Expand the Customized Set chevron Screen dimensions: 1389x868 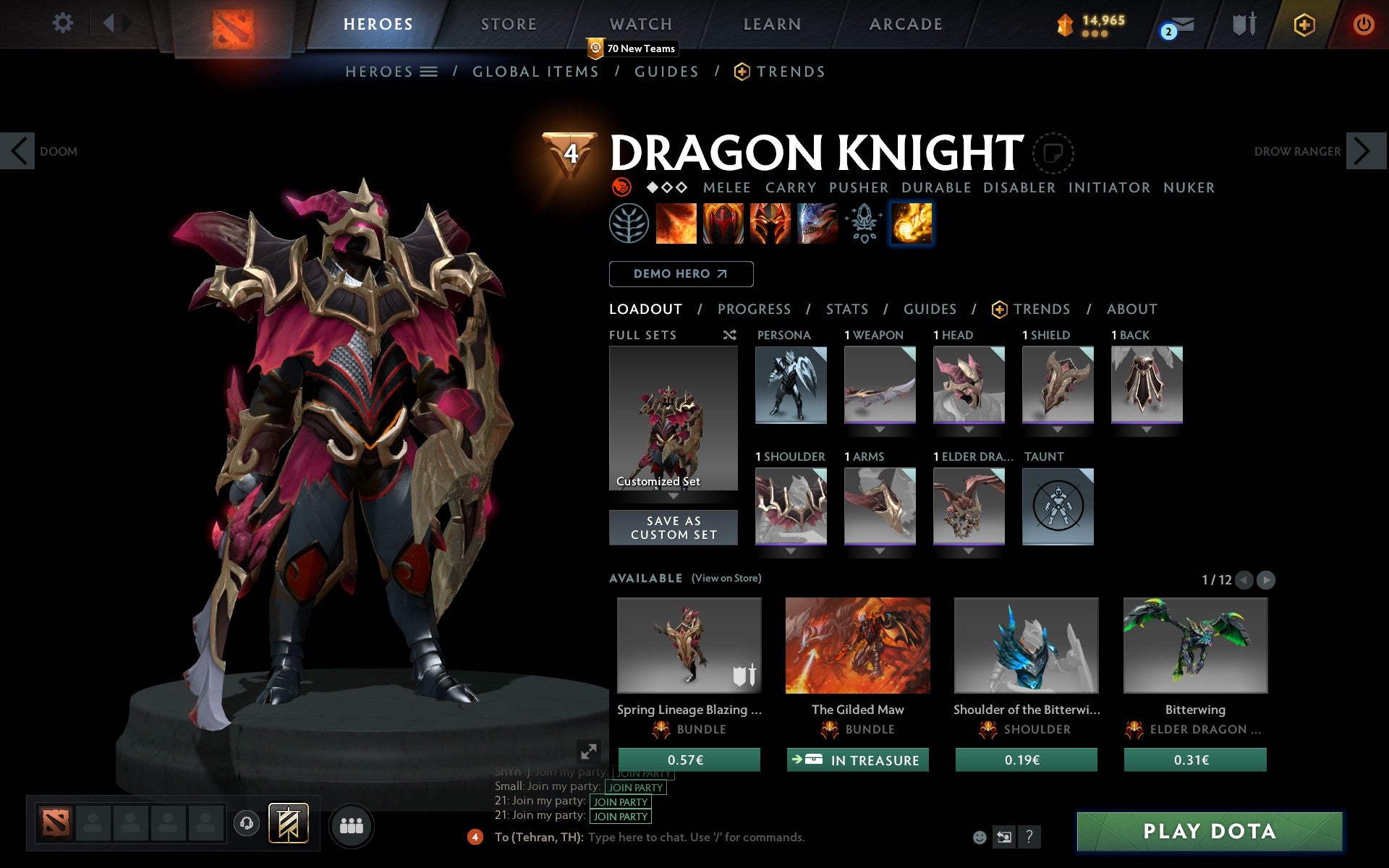pos(674,497)
